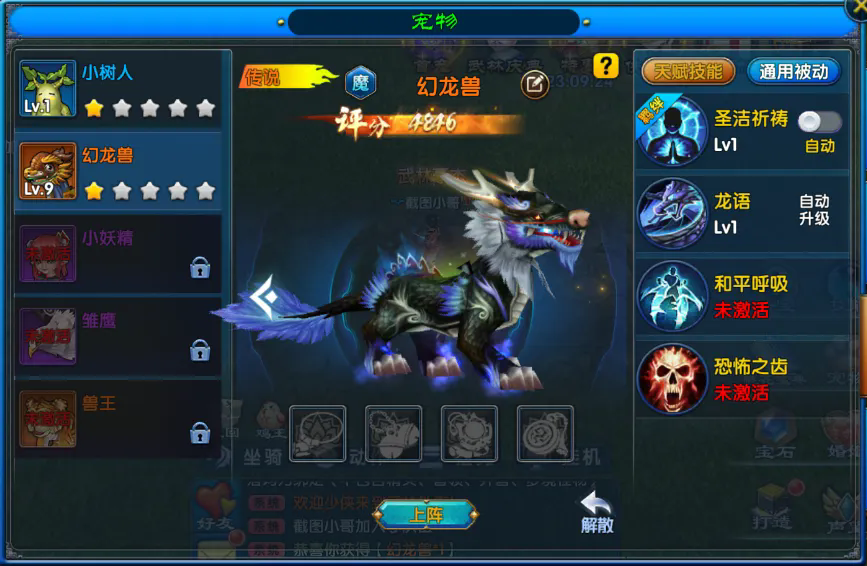Deploy the pet with 上阵 button

click(426, 515)
